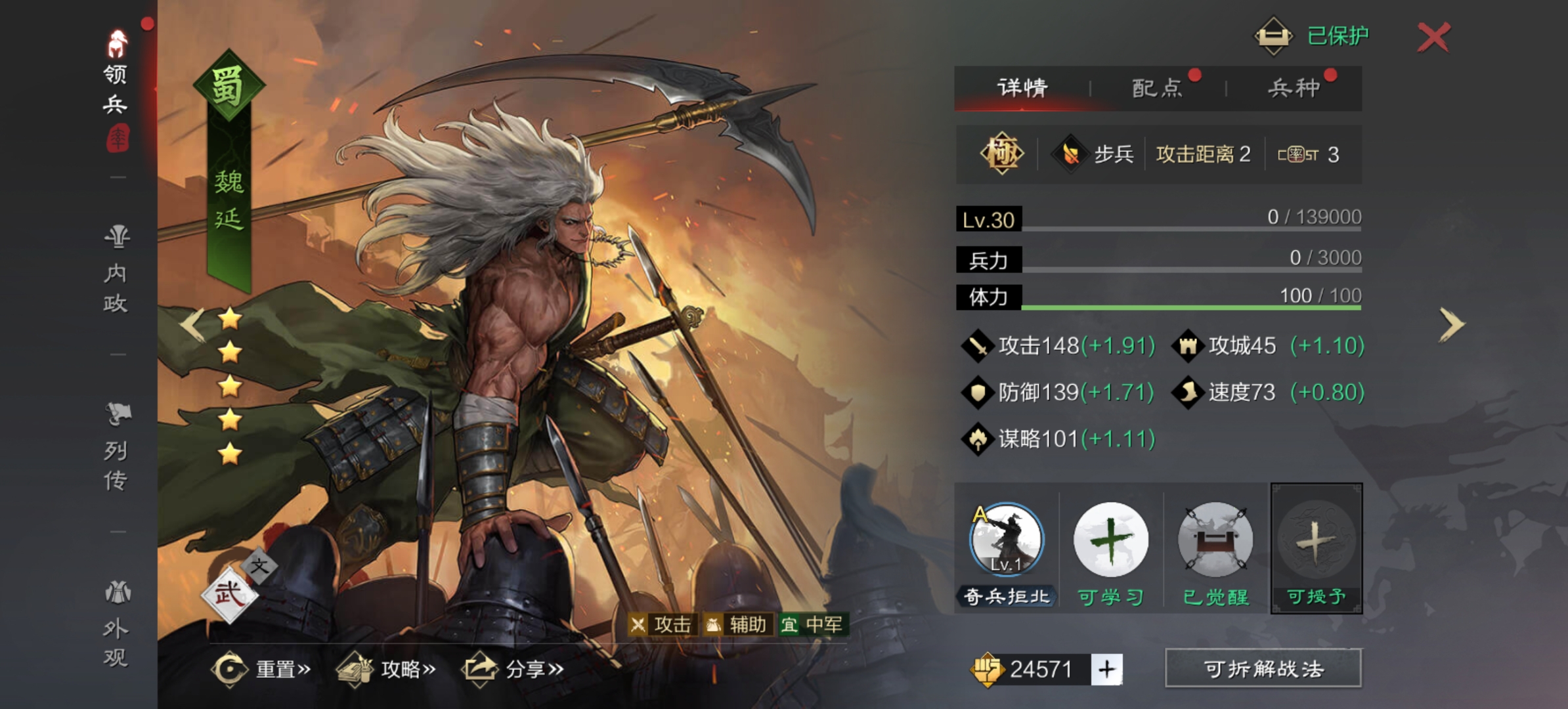Go to the previous general
The width and height of the screenshot is (1568, 709).
coord(192,324)
